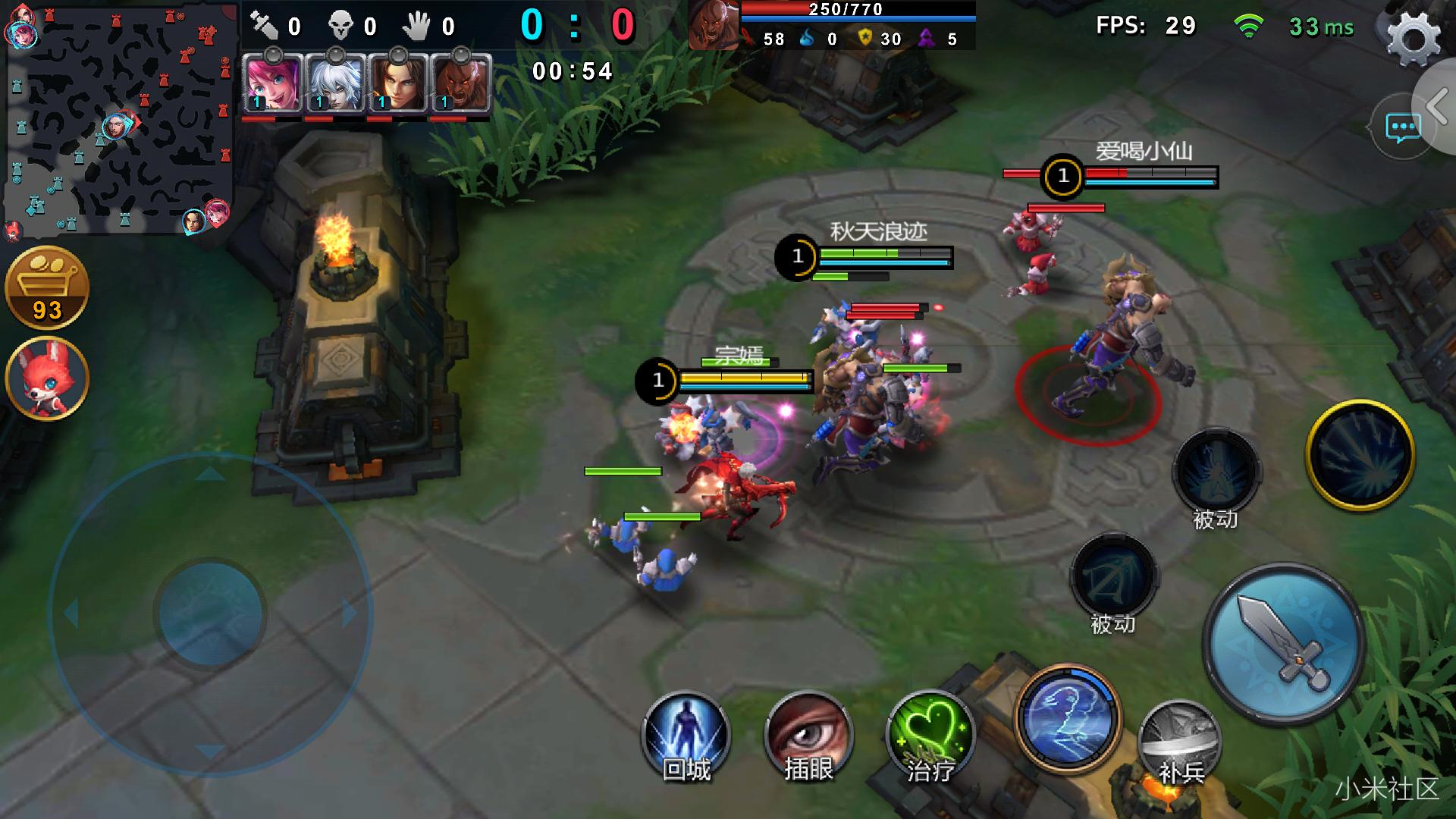Open the gold shop showing 93
This screenshot has height=819, width=1456.
(x=47, y=288)
